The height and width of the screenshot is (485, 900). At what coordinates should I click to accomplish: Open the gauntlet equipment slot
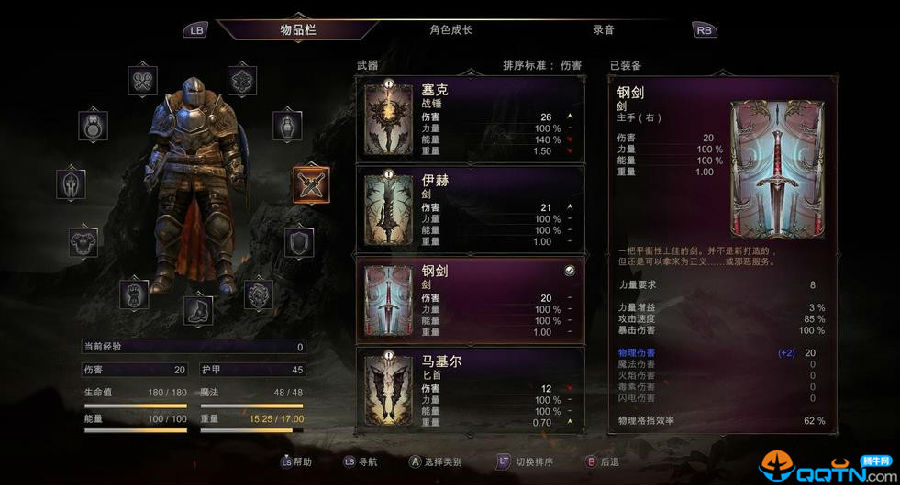pos(135,293)
